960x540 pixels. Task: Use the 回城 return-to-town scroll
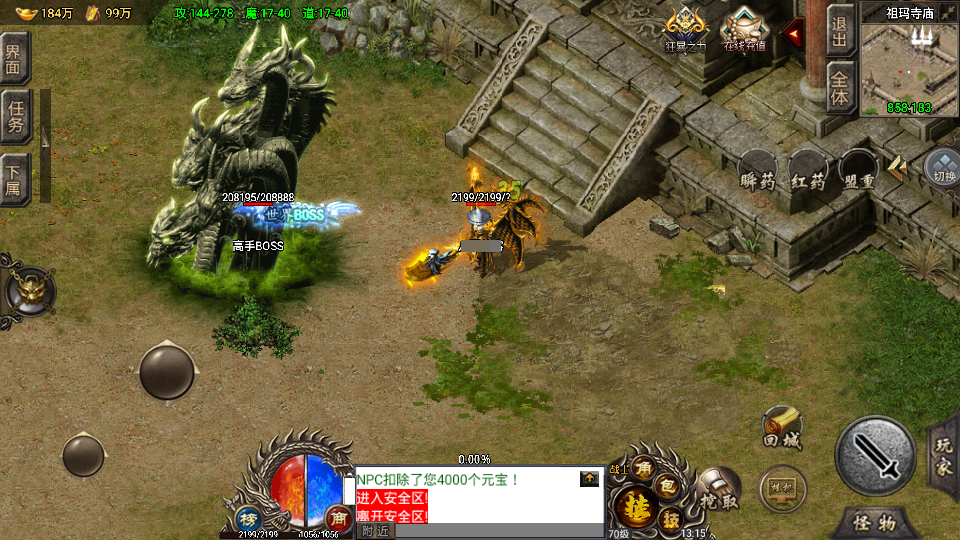(x=781, y=426)
